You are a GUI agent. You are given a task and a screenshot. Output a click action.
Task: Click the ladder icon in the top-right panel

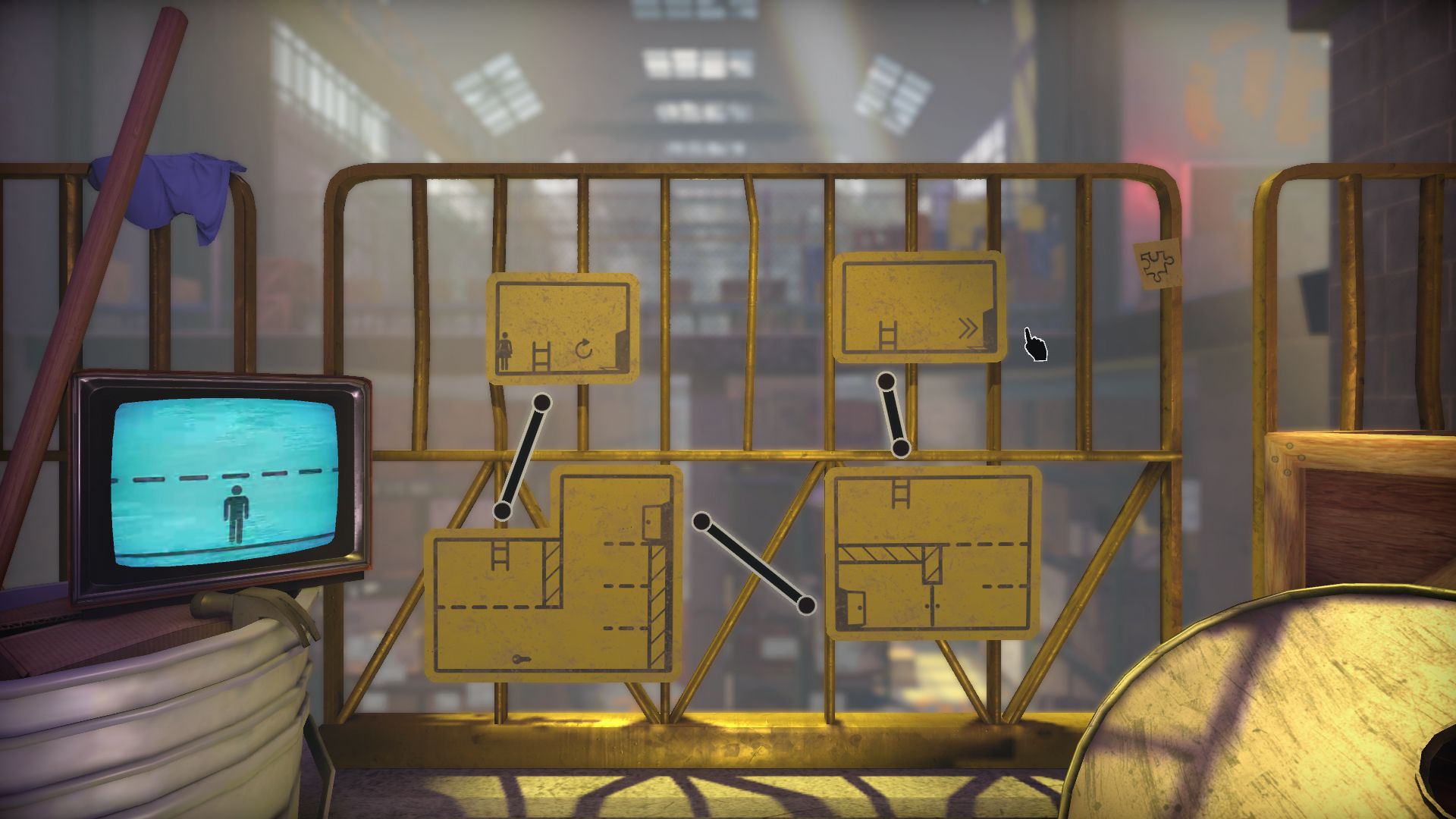click(x=888, y=334)
